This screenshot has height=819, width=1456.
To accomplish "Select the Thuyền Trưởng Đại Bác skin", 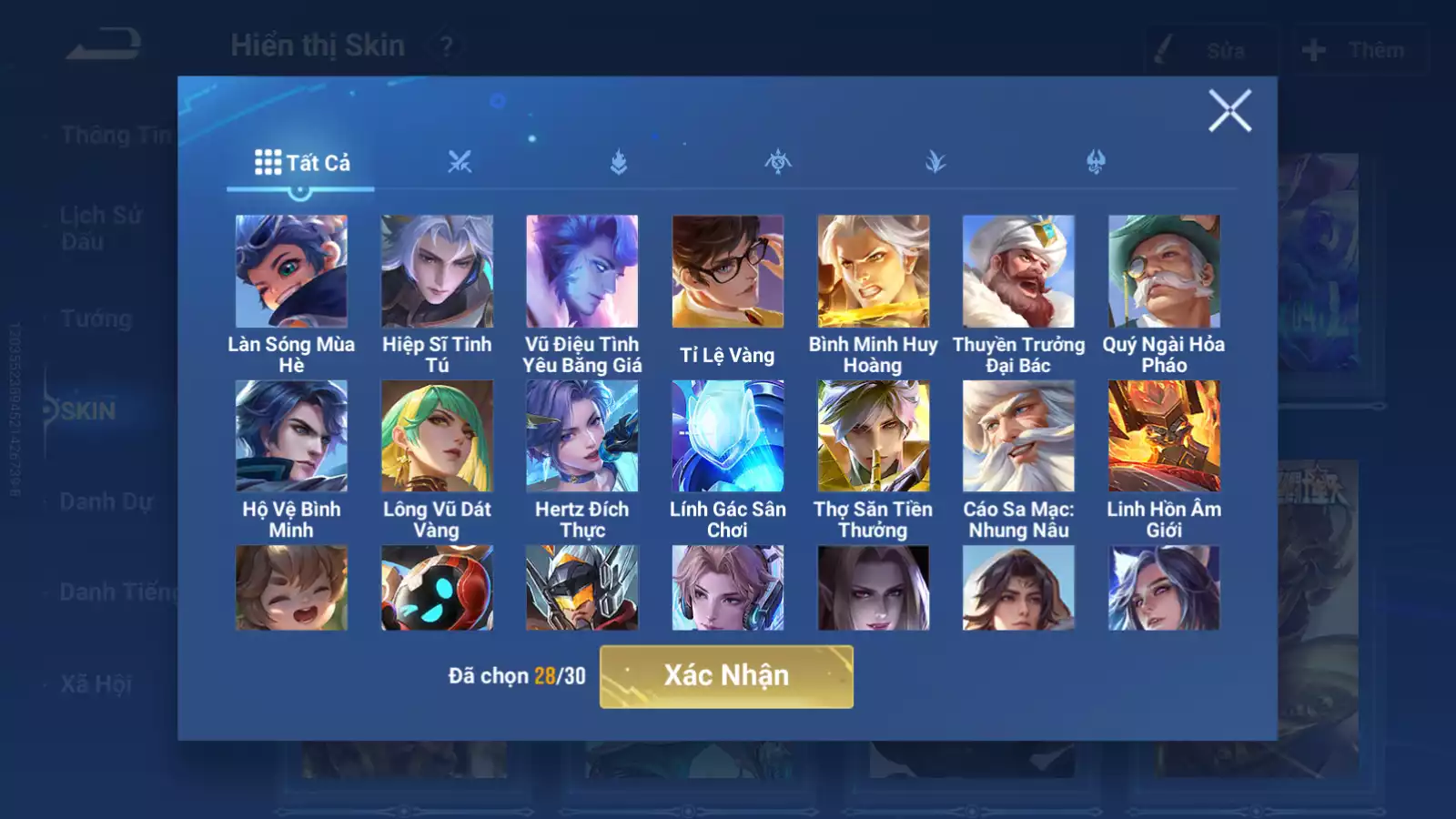I will (x=1018, y=271).
